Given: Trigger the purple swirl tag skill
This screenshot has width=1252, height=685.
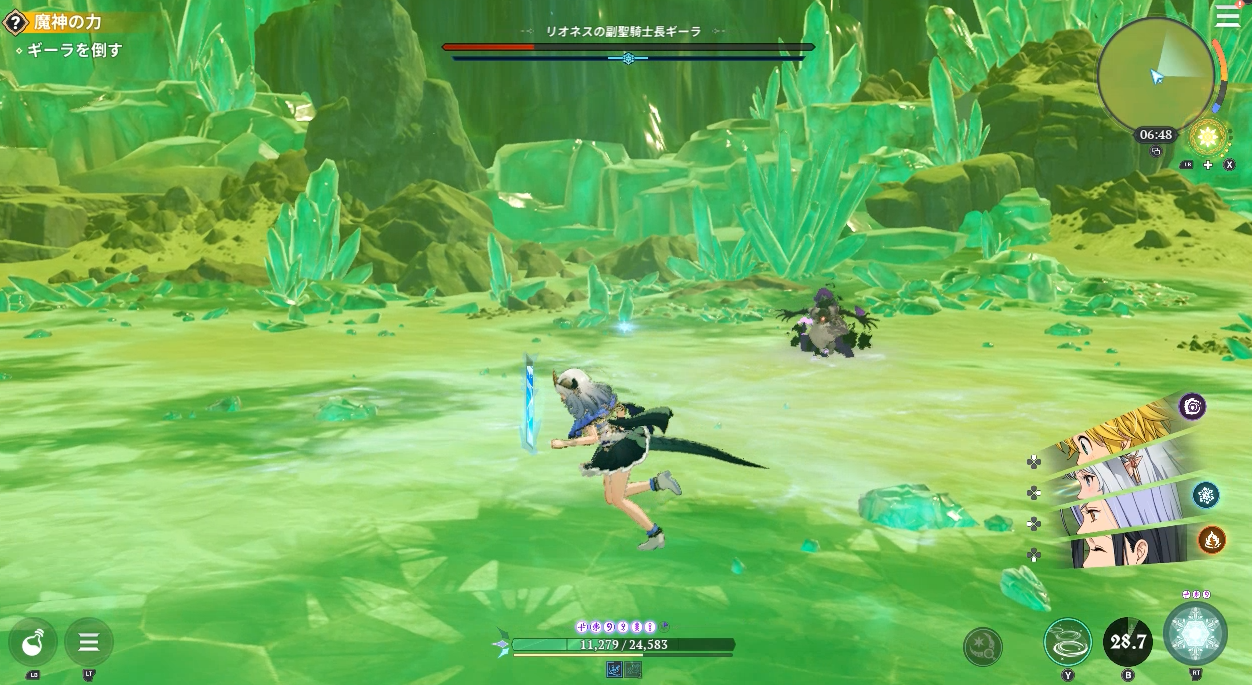Looking at the screenshot, I should click(1192, 406).
